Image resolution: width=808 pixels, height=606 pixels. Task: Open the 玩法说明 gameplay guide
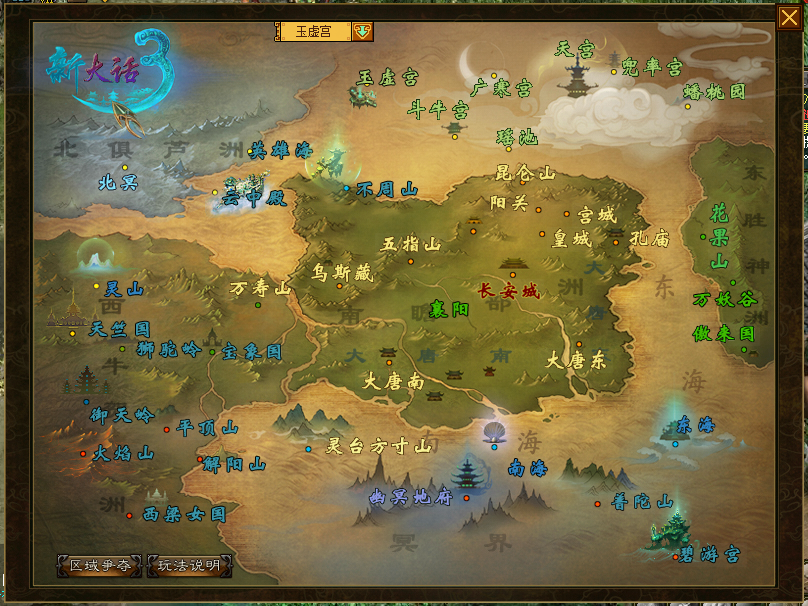(190, 565)
